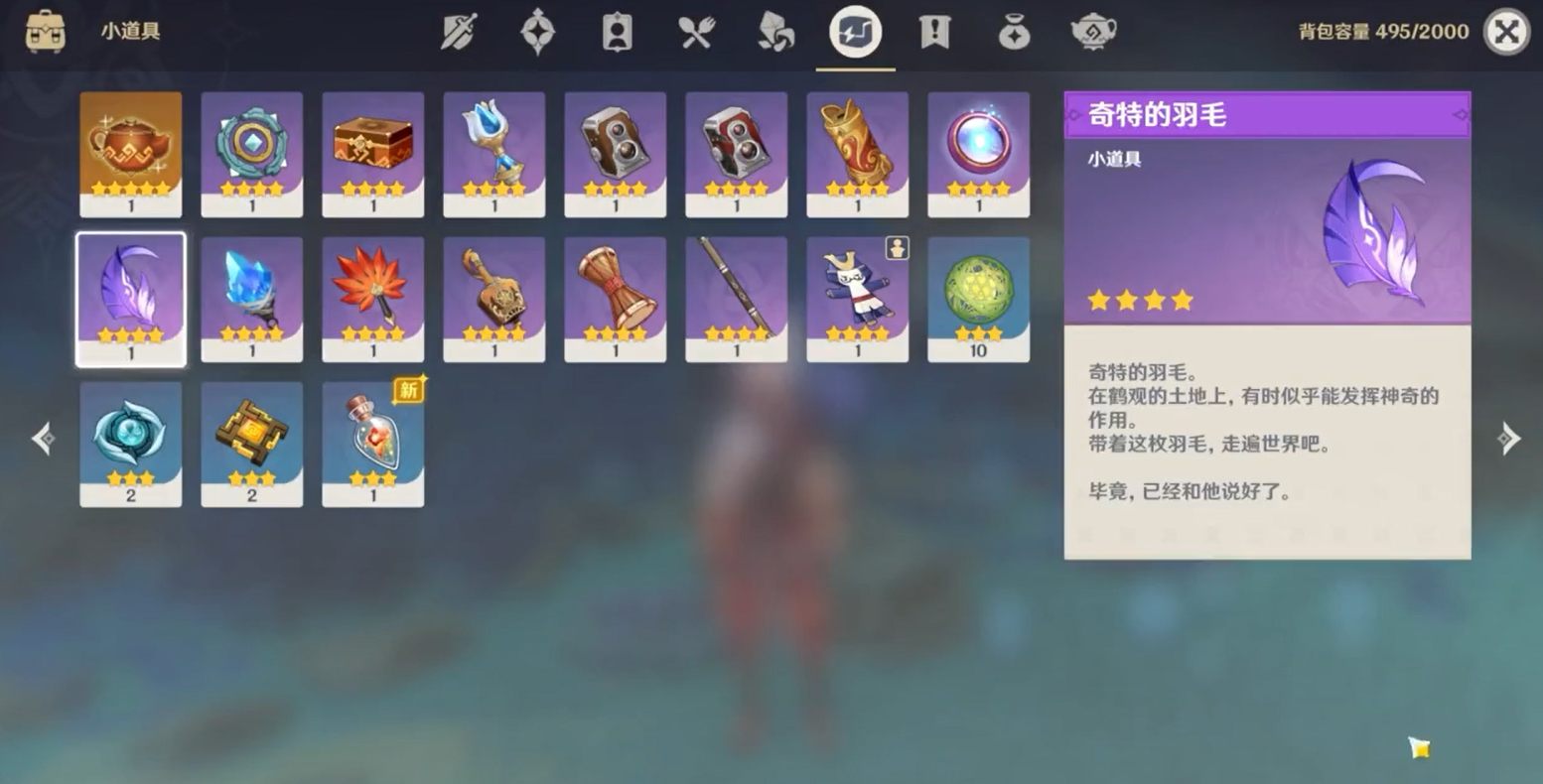The image size is (1543, 784).
Task: Click the backpack icon in top-left corner
Action: 44,31
